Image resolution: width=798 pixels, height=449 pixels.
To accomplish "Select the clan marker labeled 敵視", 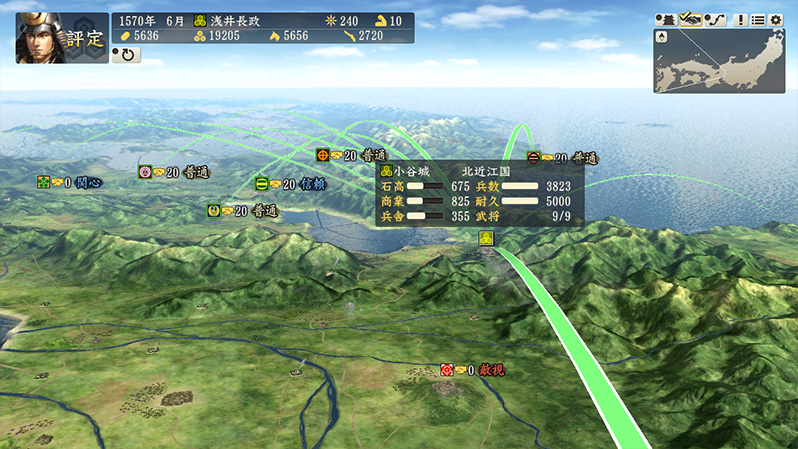I will [x=447, y=370].
